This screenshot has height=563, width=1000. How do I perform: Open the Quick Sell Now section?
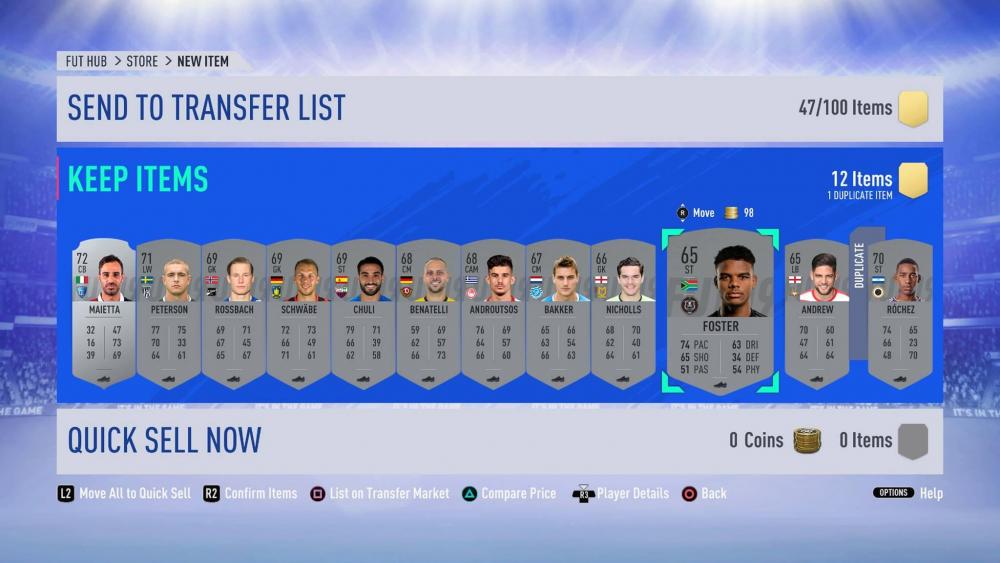498,440
